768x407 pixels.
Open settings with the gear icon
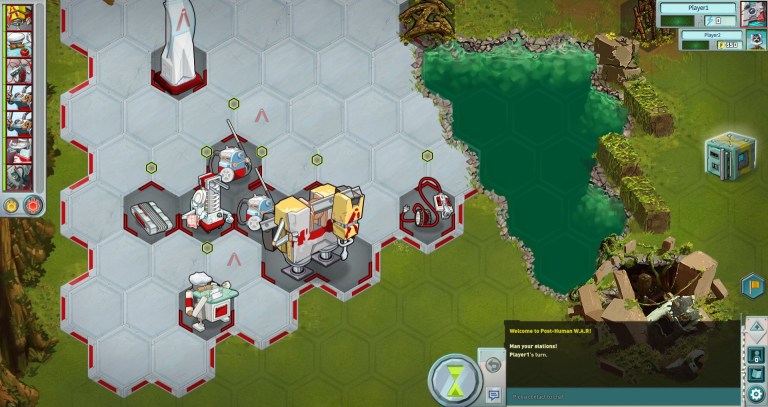[755, 395]
